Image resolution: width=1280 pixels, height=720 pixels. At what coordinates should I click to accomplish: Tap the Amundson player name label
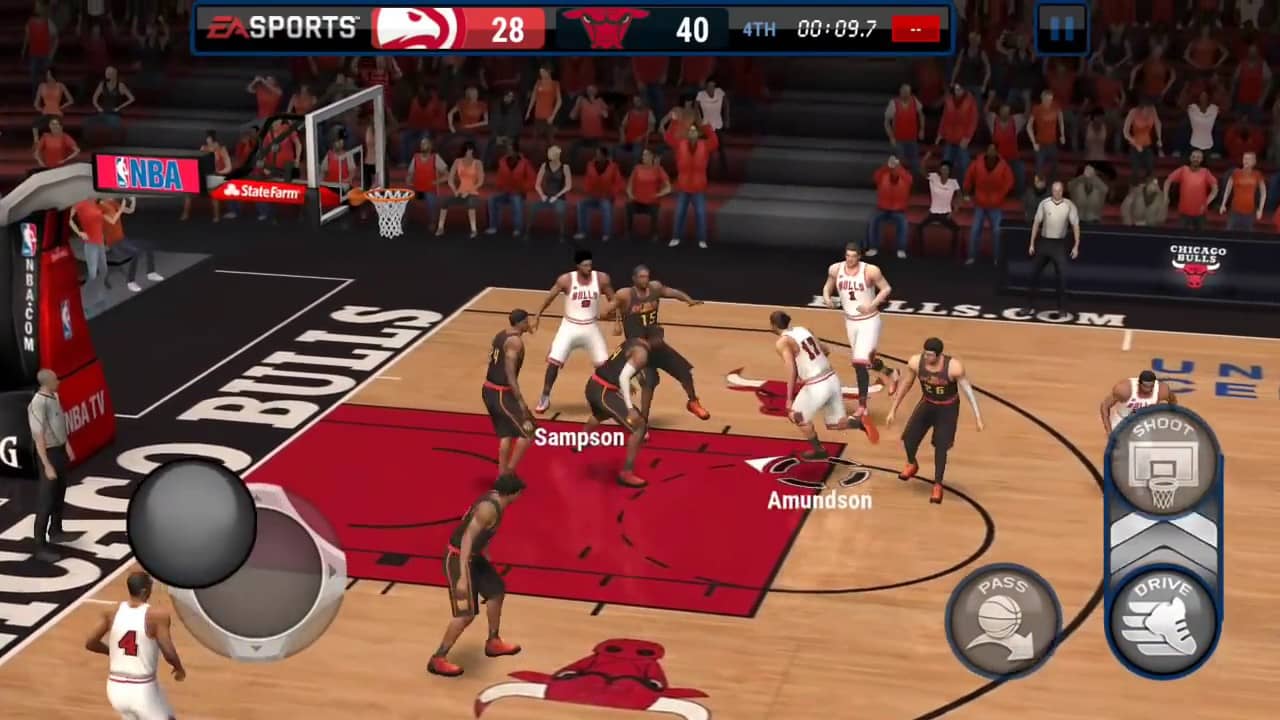tap(818, 499)
